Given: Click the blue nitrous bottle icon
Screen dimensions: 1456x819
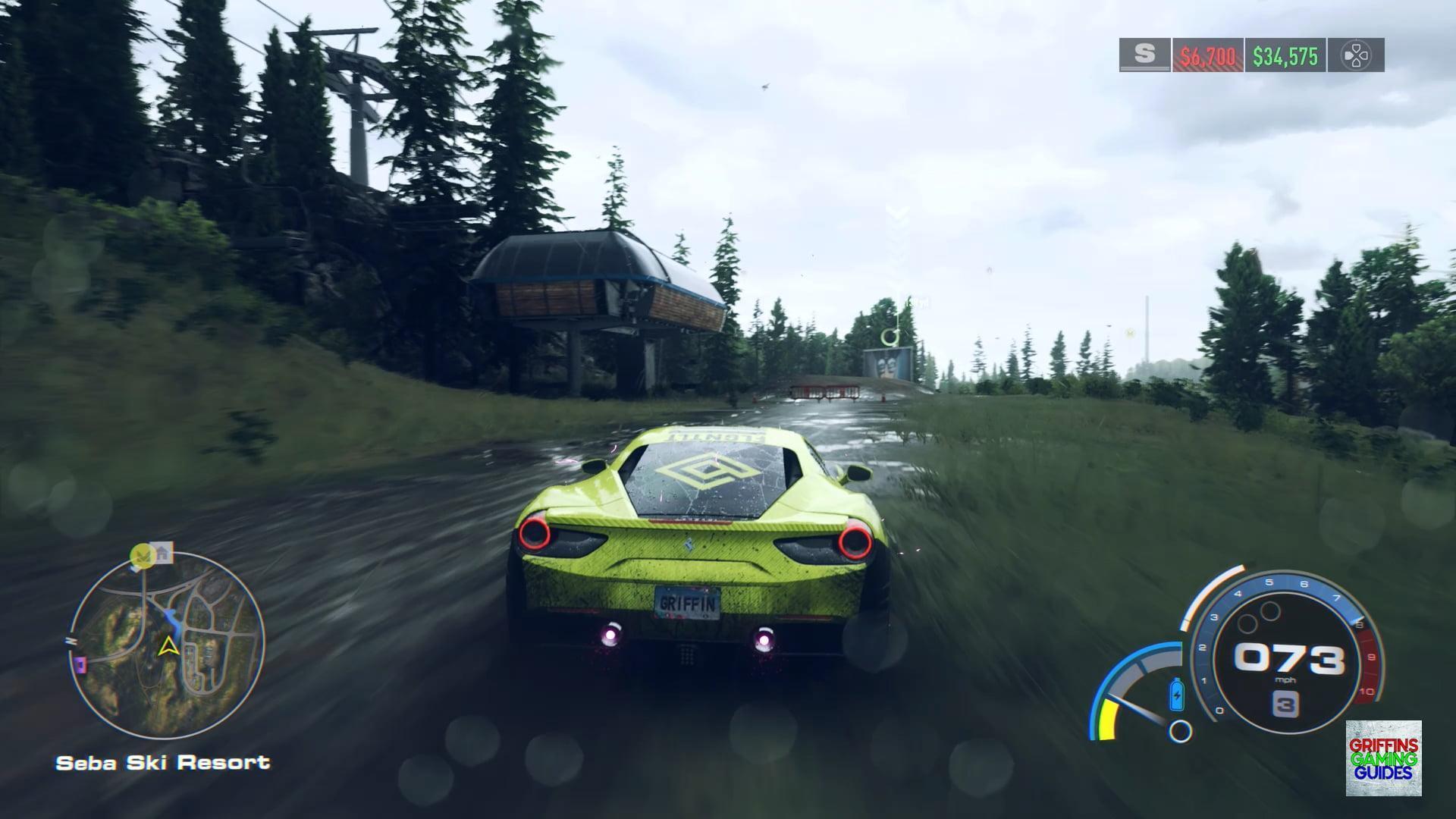Looking at the screenshot, I should click(1176, 694).
